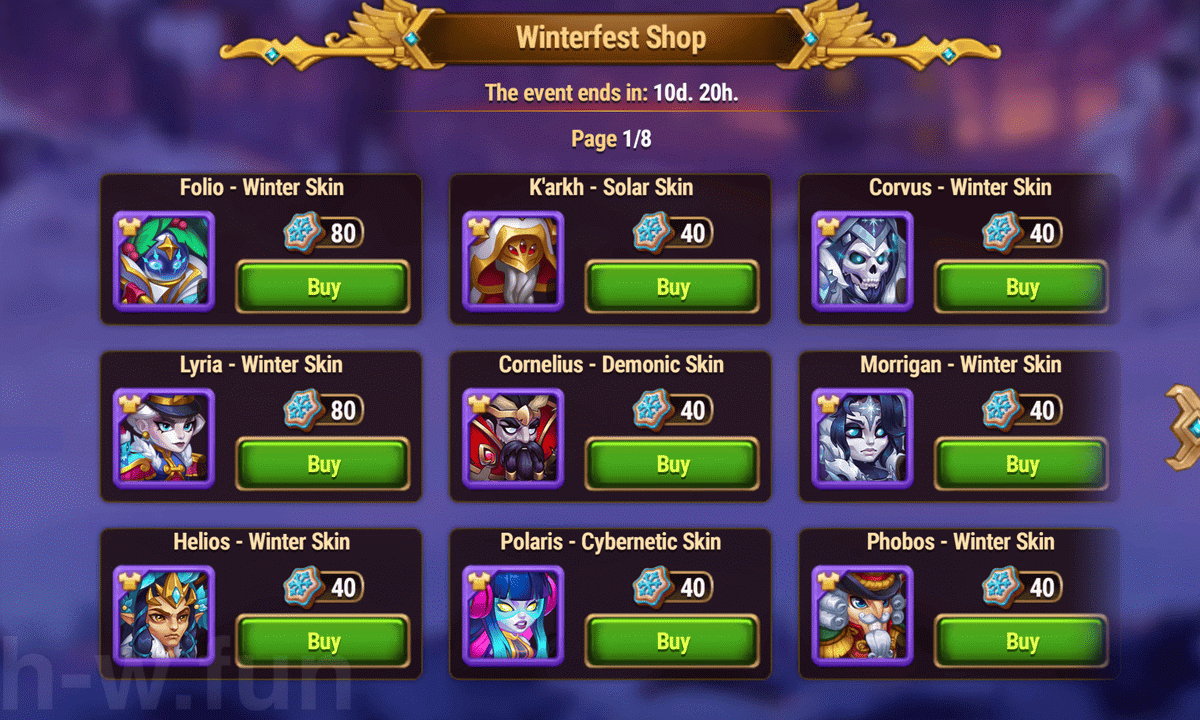
Task: Buy the Phobos Winter Skin
Action: pos(1021,641)
